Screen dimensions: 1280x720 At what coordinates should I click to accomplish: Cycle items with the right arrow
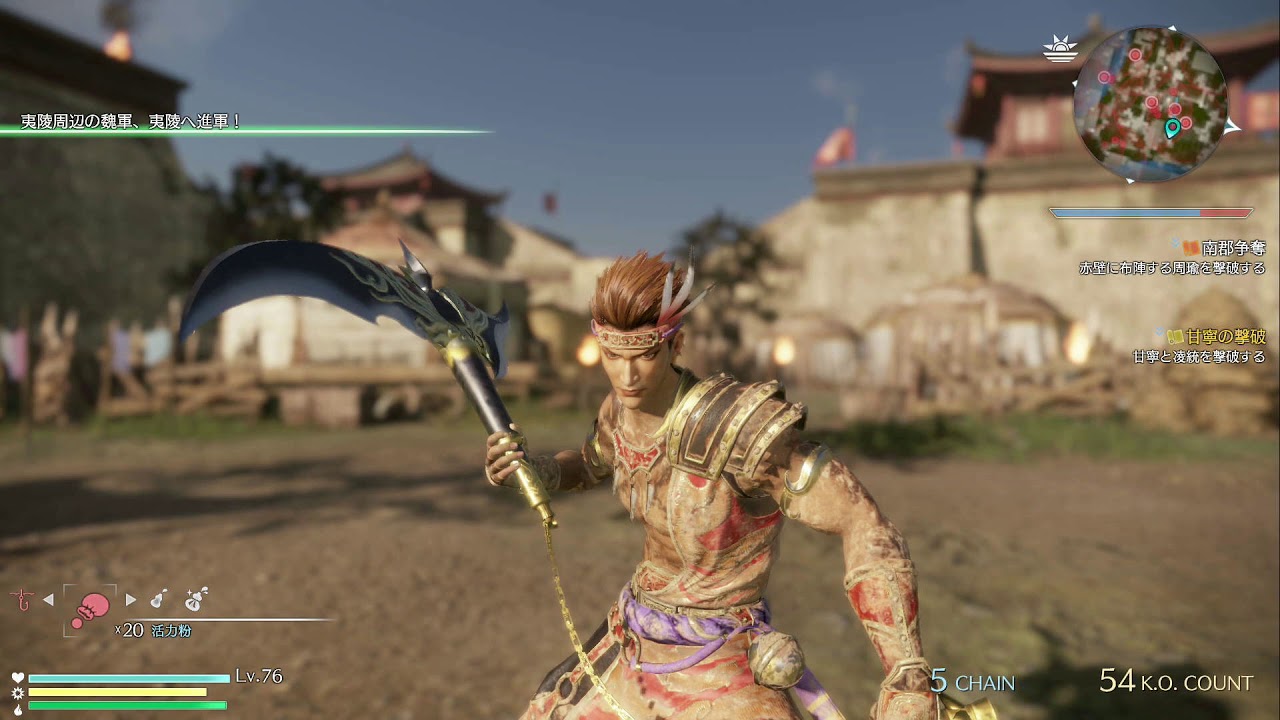tap(131, 600)
